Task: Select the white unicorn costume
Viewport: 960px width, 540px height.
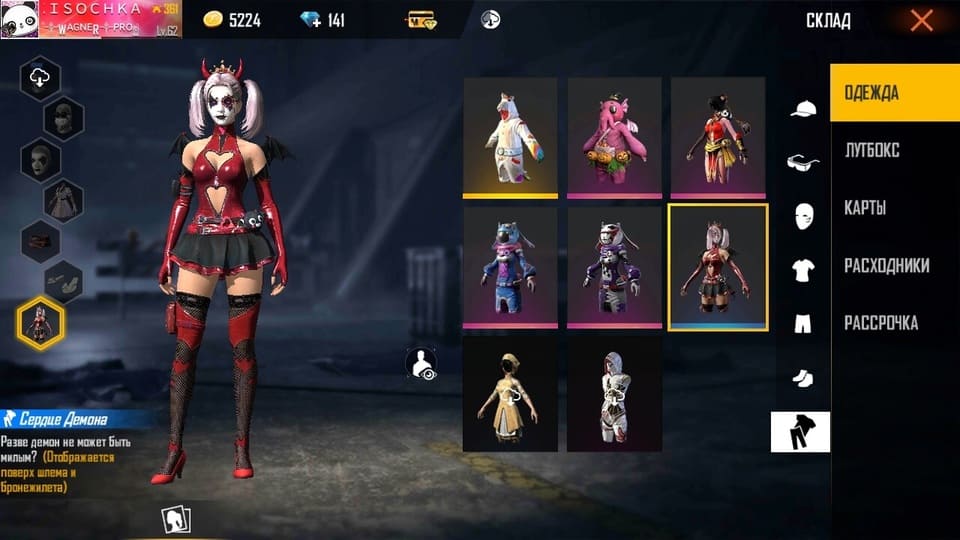Action: (510, 137)
